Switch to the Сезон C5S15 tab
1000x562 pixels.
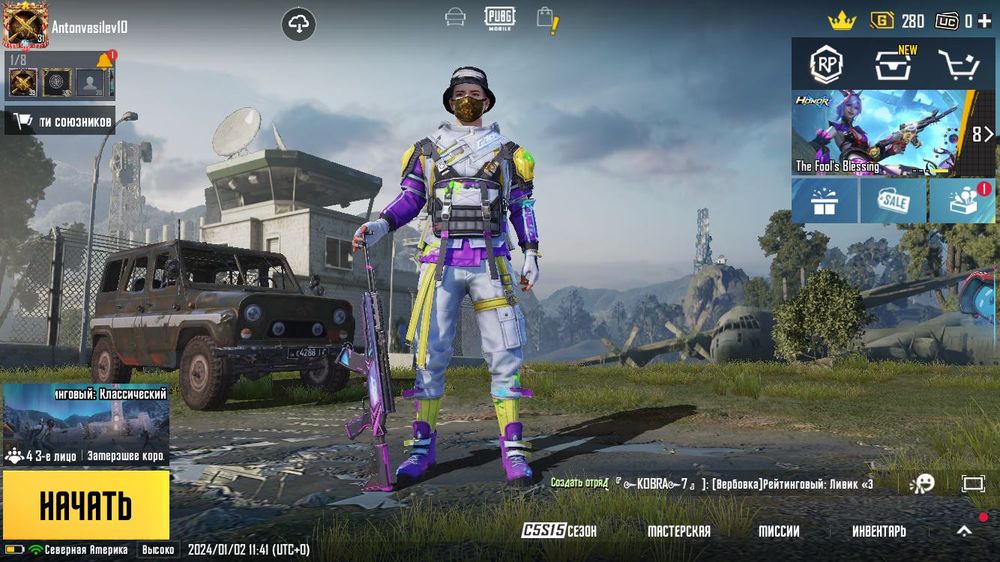click(x=560, y=531)
